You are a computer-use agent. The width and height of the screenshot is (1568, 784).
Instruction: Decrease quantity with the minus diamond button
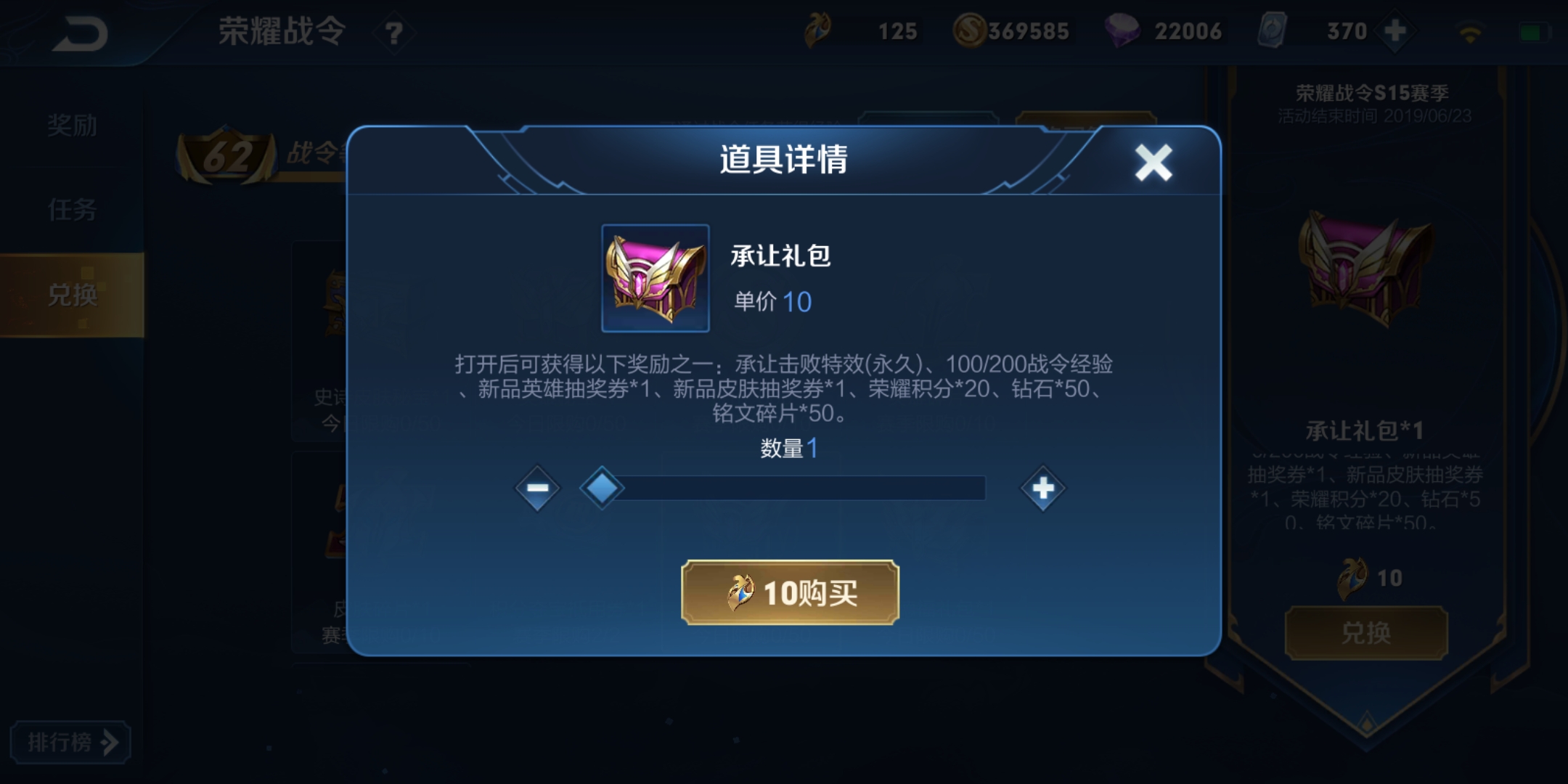(x=536, y=488)
